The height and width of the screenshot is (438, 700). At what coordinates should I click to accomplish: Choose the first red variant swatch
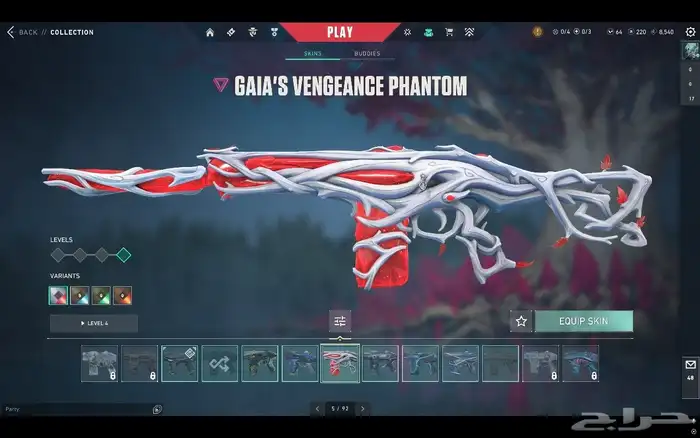point(59,295)
